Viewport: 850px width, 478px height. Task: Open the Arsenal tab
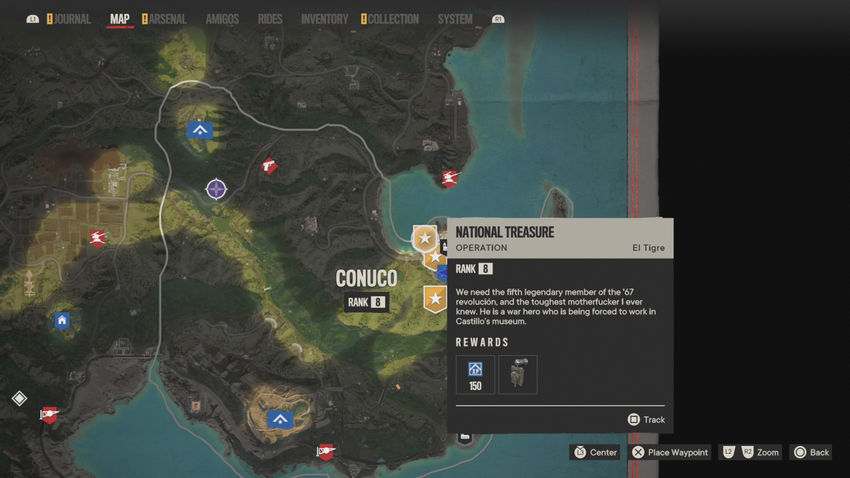pos(168,19)
